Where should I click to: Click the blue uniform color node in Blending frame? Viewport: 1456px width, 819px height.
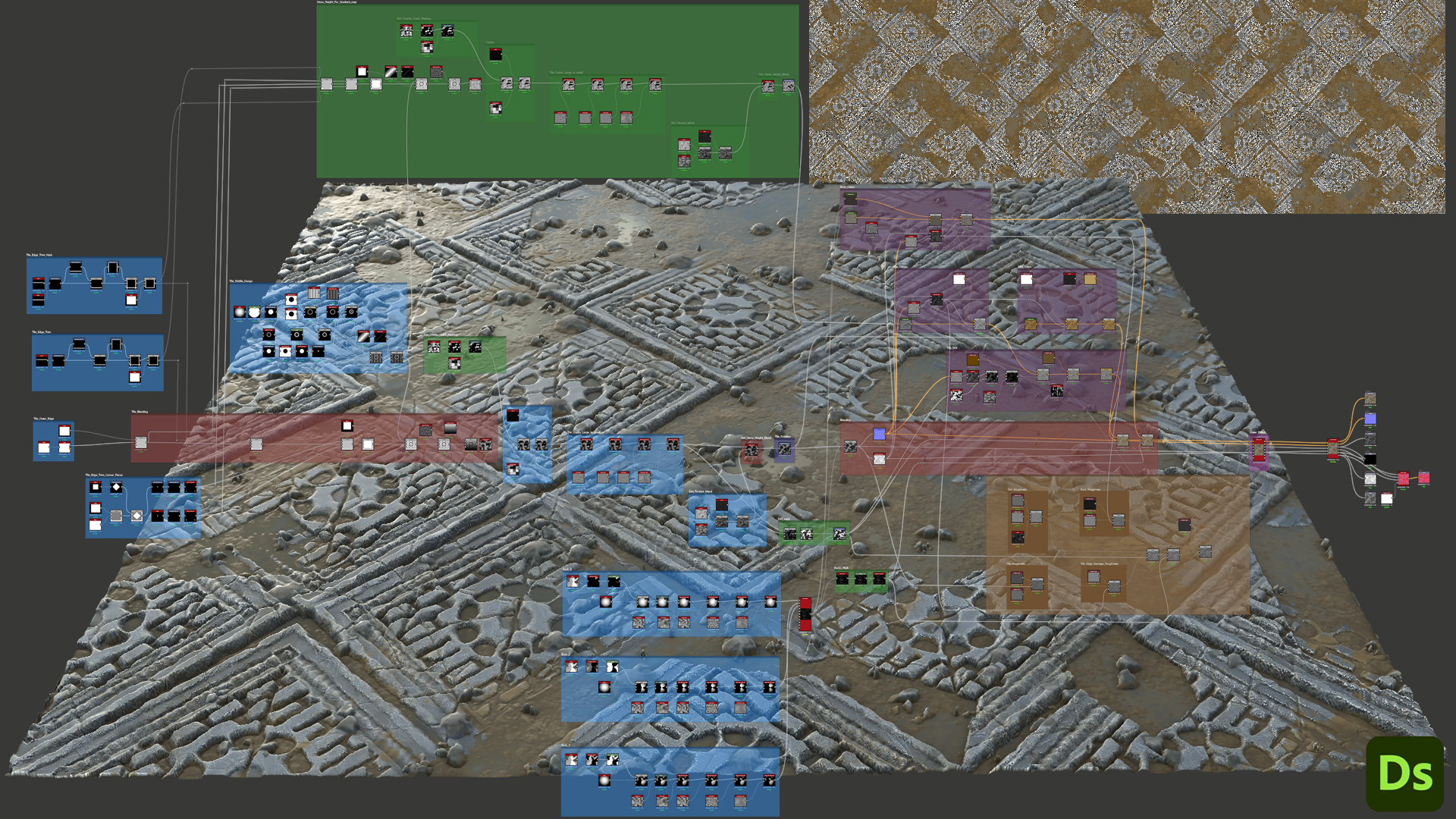point(879,434)
